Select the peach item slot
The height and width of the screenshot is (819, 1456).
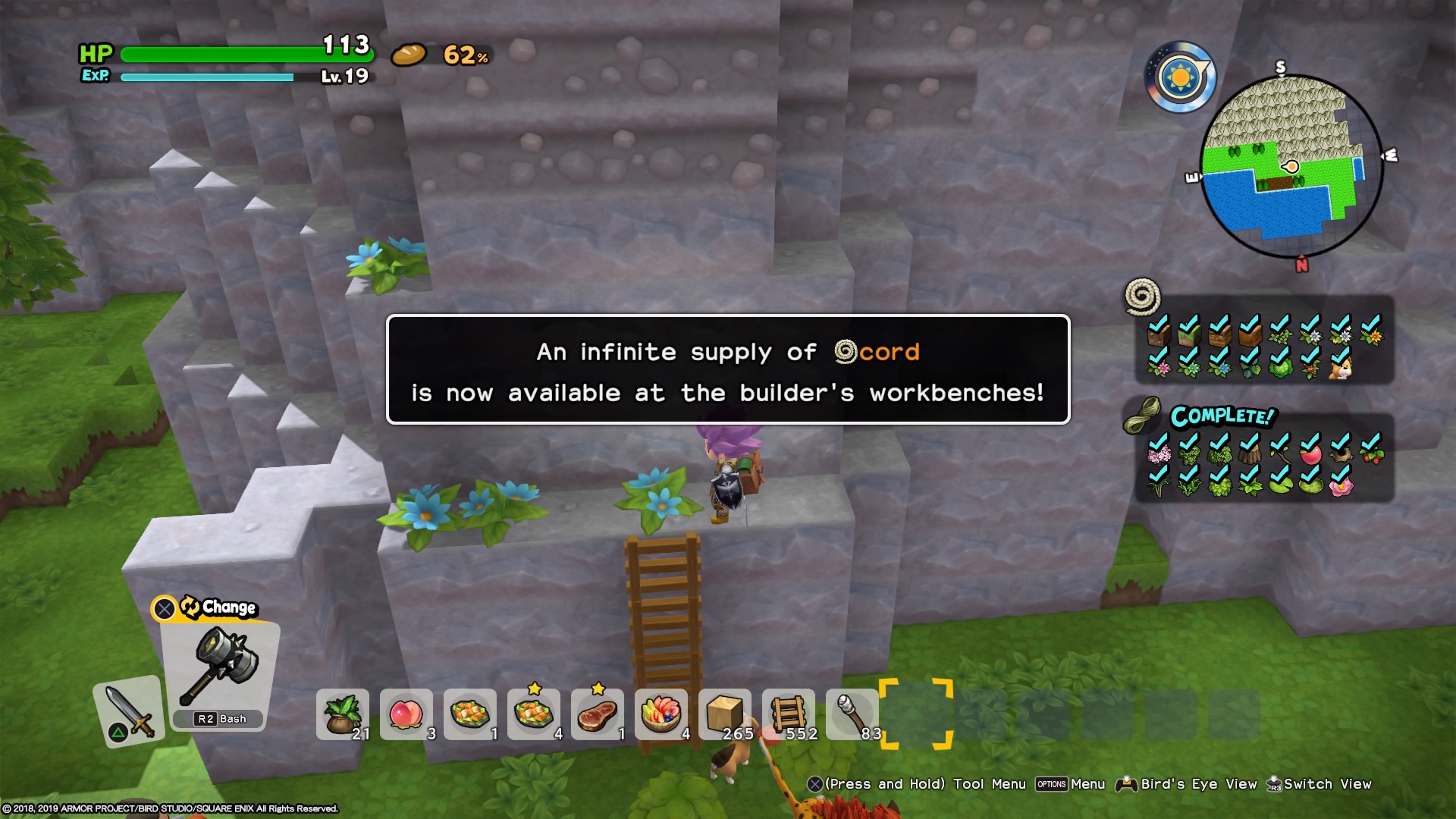click(408, 713)
